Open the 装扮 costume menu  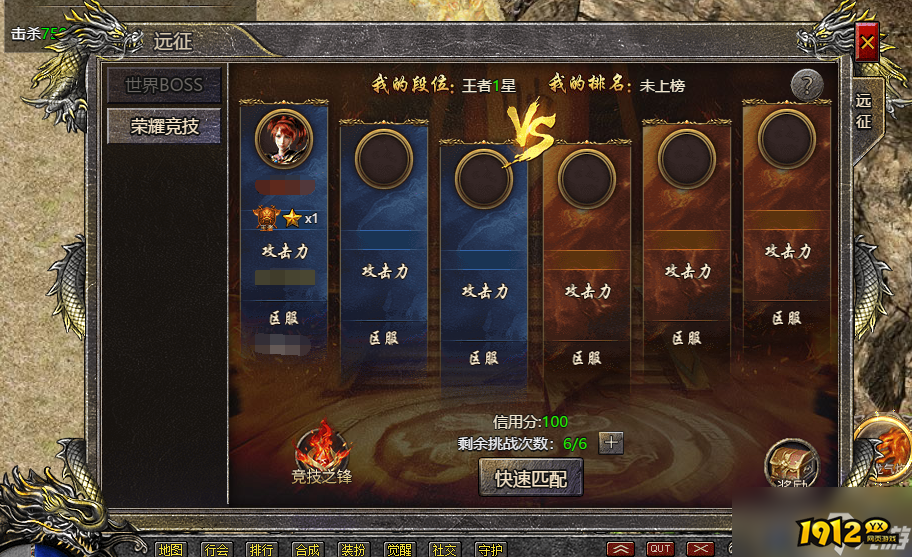(x=353, y=549)
